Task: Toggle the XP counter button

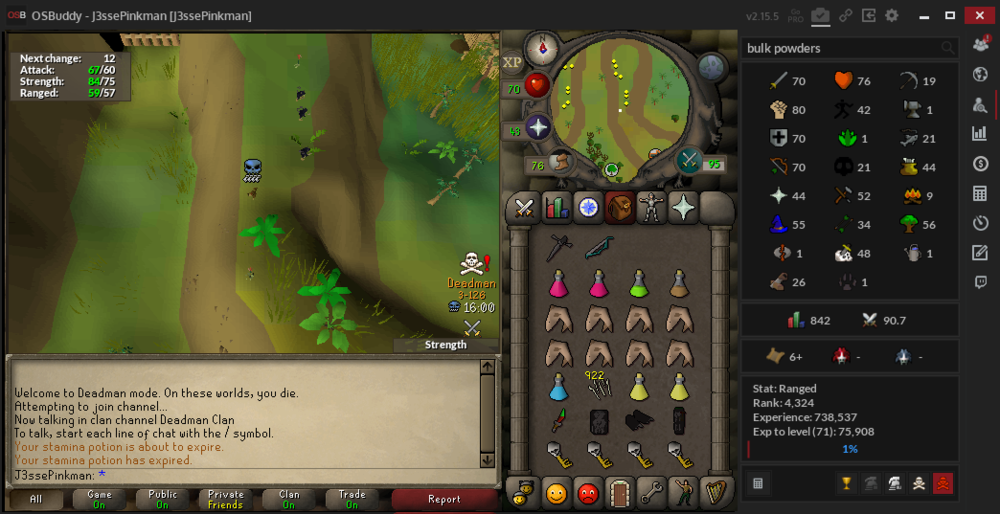Action: tap(513, 62)
